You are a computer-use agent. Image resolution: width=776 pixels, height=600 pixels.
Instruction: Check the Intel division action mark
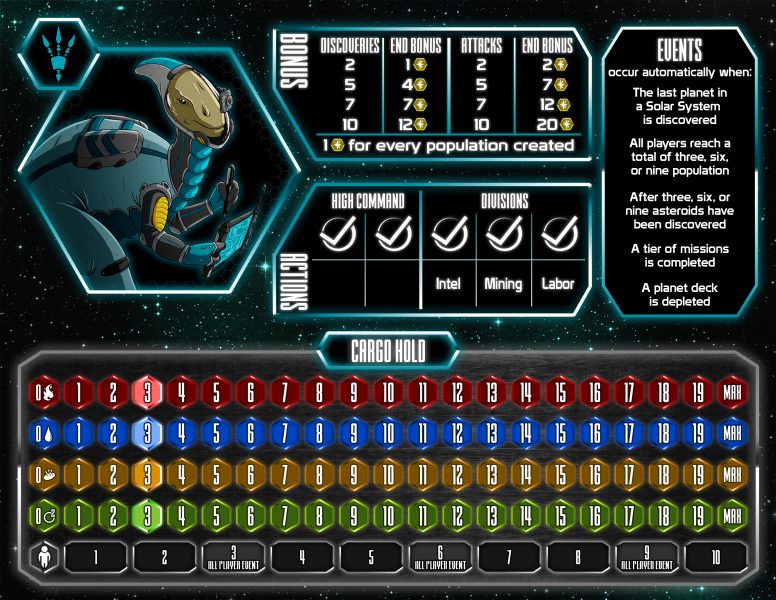coord(449,235)
